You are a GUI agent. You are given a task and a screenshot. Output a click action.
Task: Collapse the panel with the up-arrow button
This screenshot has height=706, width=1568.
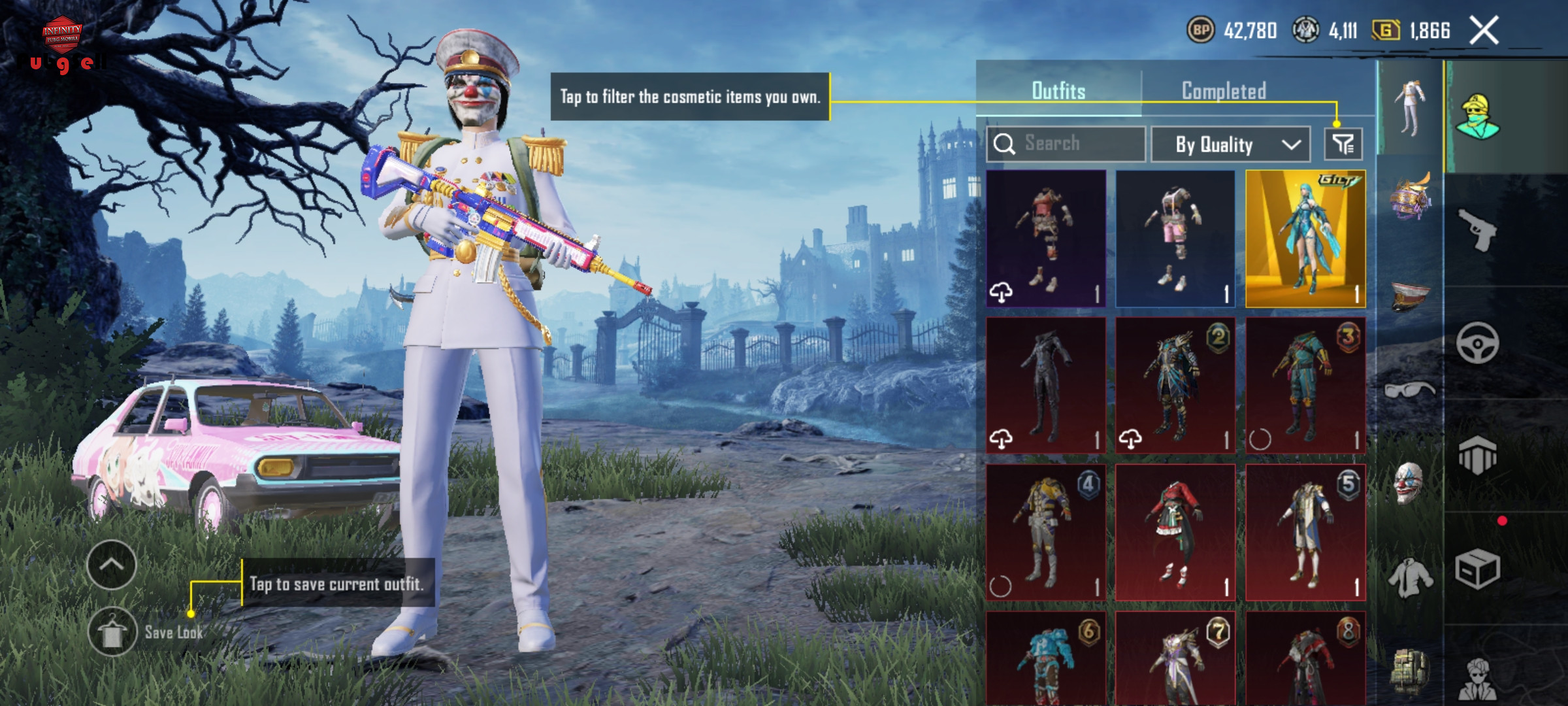tap(112, 565)
